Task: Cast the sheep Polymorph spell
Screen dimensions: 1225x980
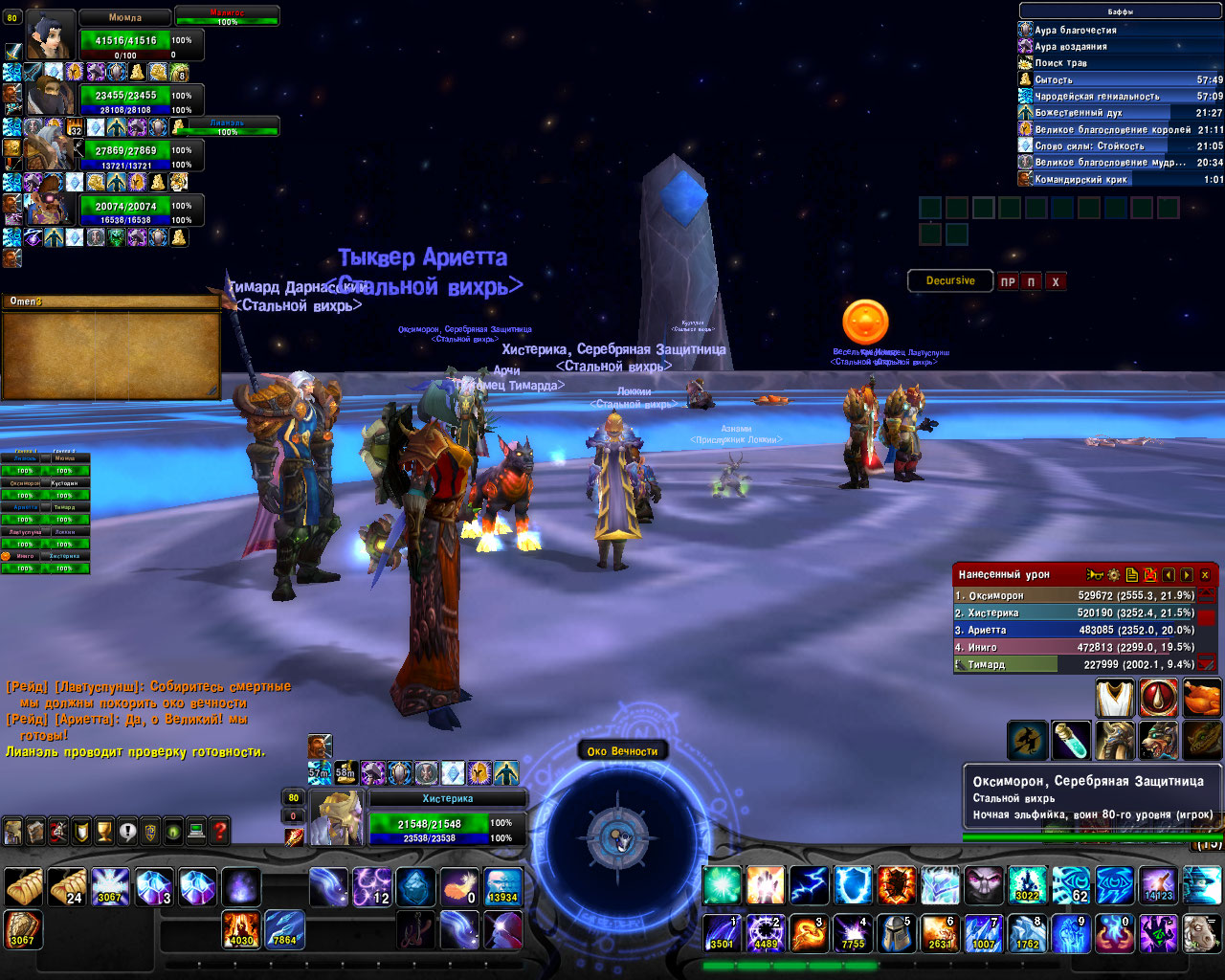Action: pos(1201,932)
